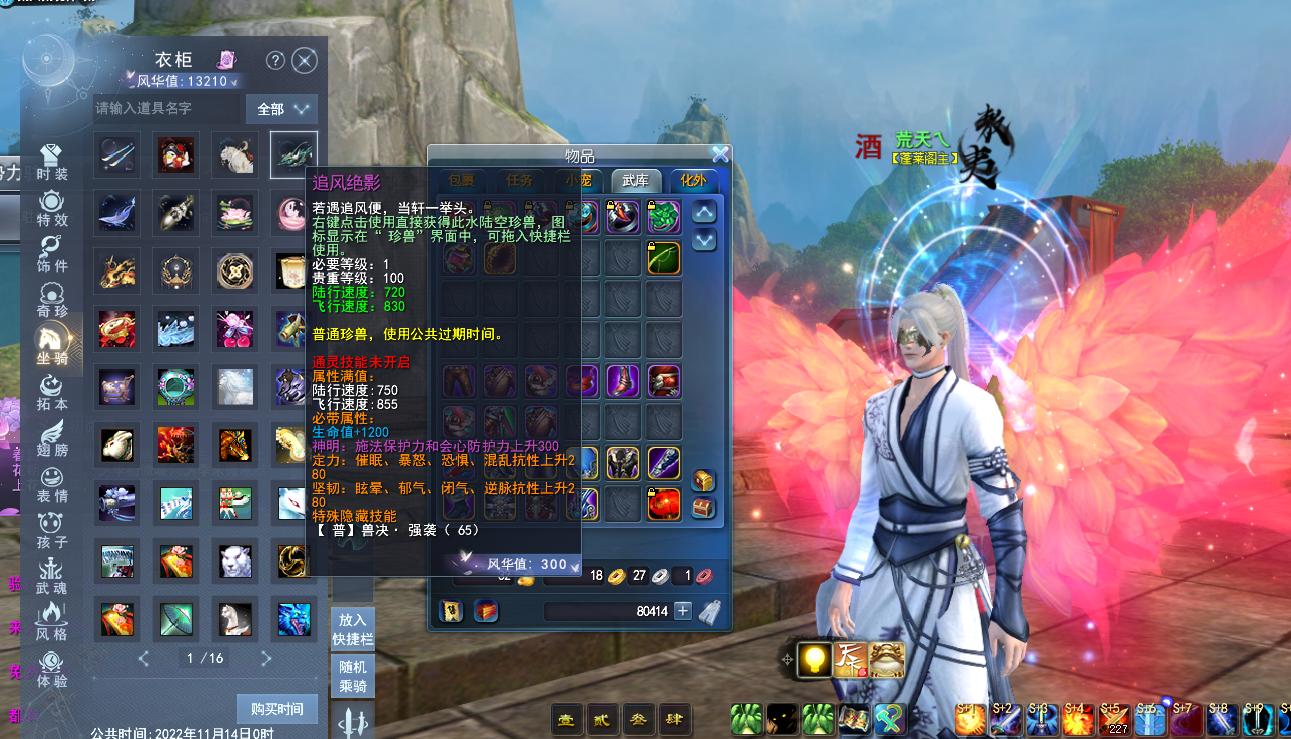Click 放入快捷栏 add to hotbar button
This screenshot has width=1291, height=739.
click(353, 629)
